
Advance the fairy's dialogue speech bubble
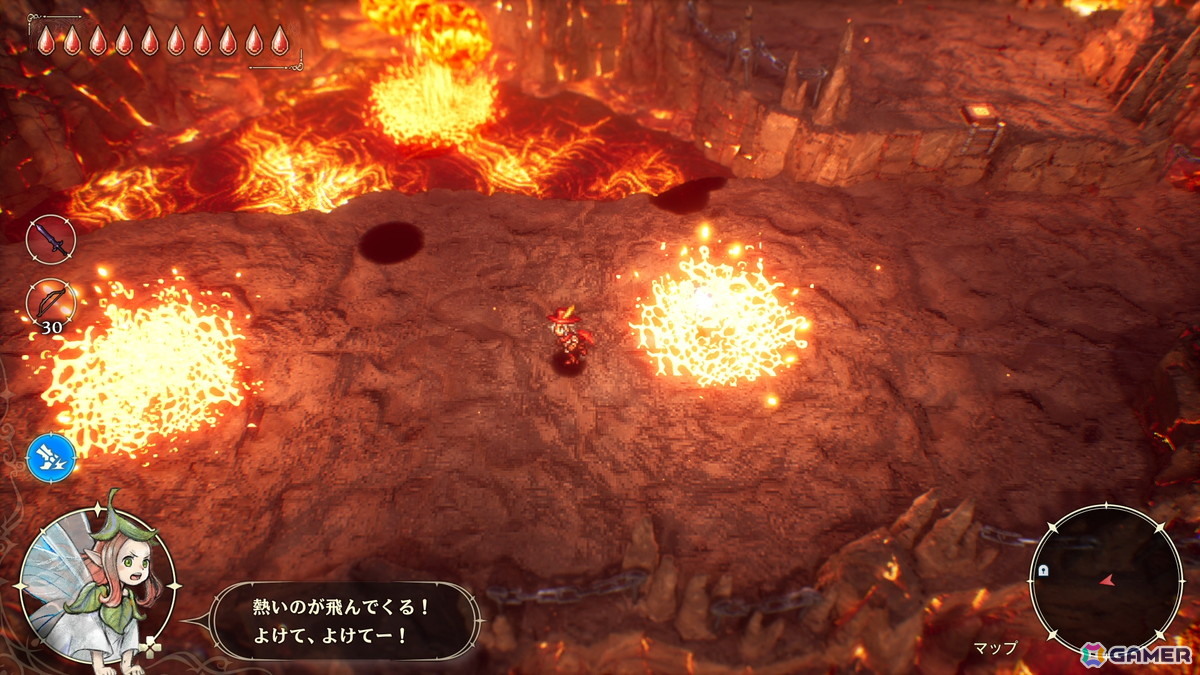coord(345,621)
